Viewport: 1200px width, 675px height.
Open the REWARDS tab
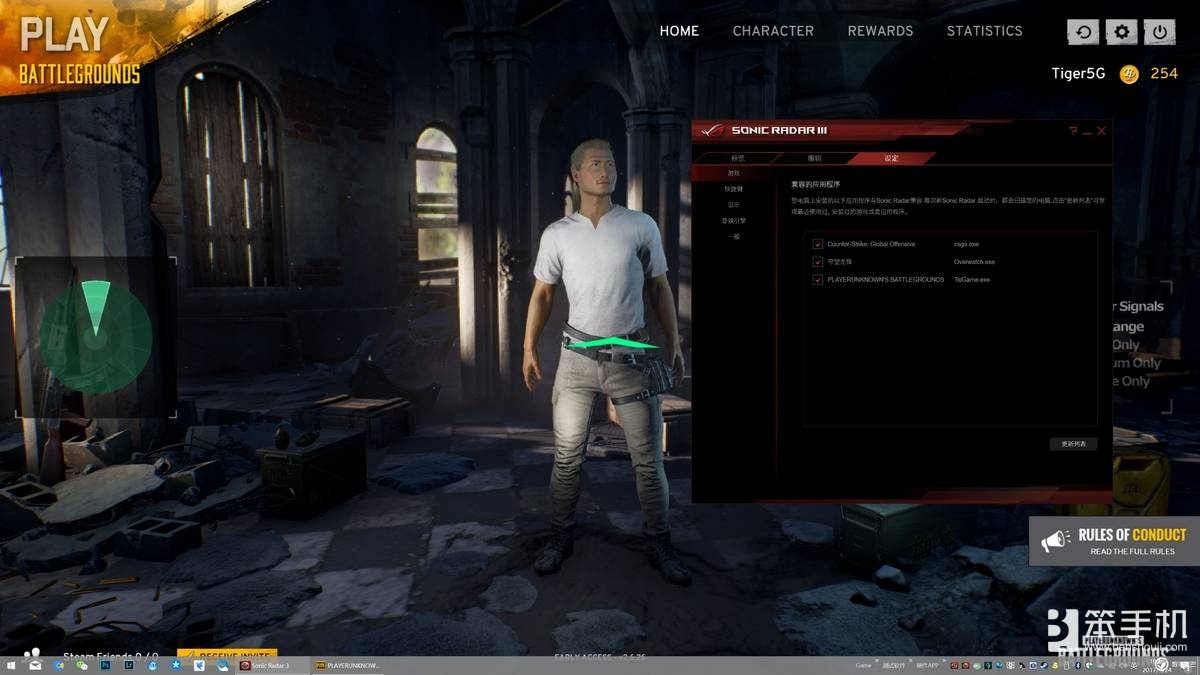tap(880, 31)
